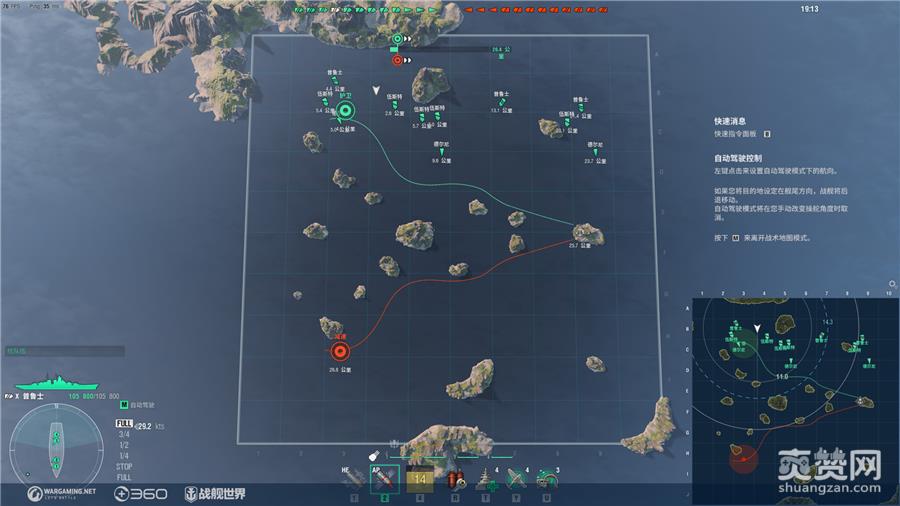Image resolution: width=900 pixels, height=506 pixels.
Task: Launch the spotter aircraft consumable
Action: [x=516, y=480]
